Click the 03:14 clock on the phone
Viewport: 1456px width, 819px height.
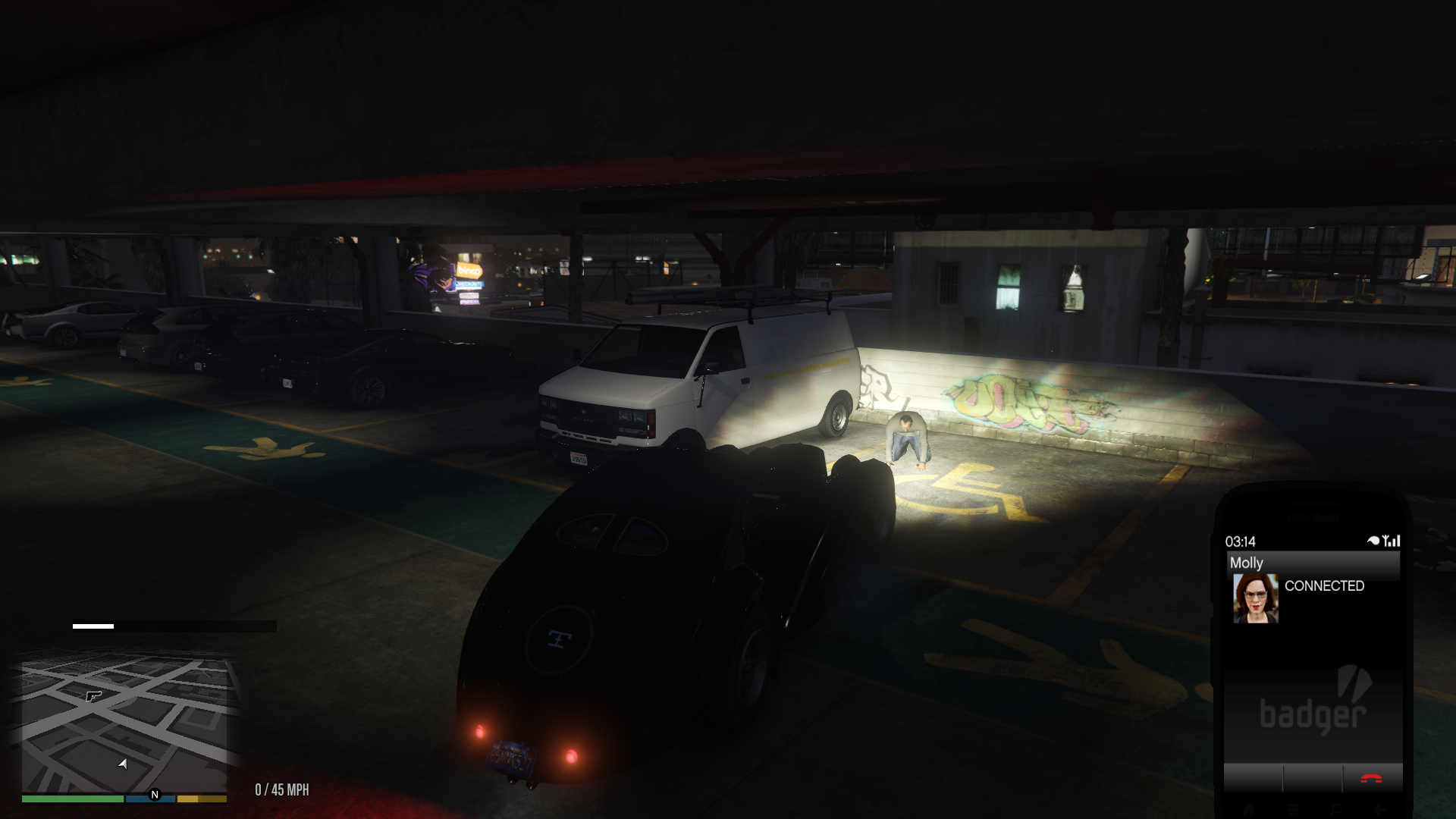1241,540
